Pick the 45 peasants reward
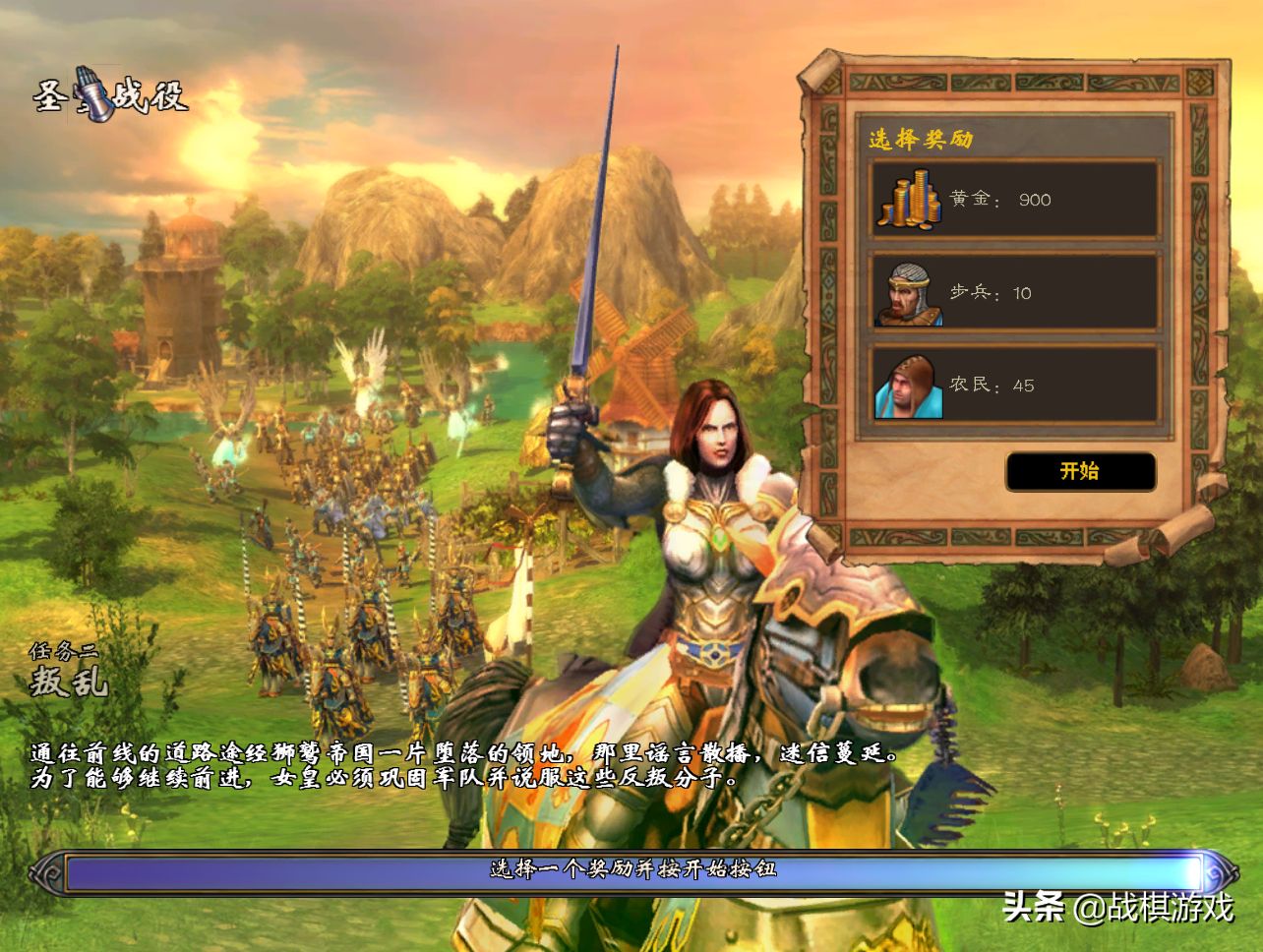This screenshot has width=1263, height=952. point(1014,385)
